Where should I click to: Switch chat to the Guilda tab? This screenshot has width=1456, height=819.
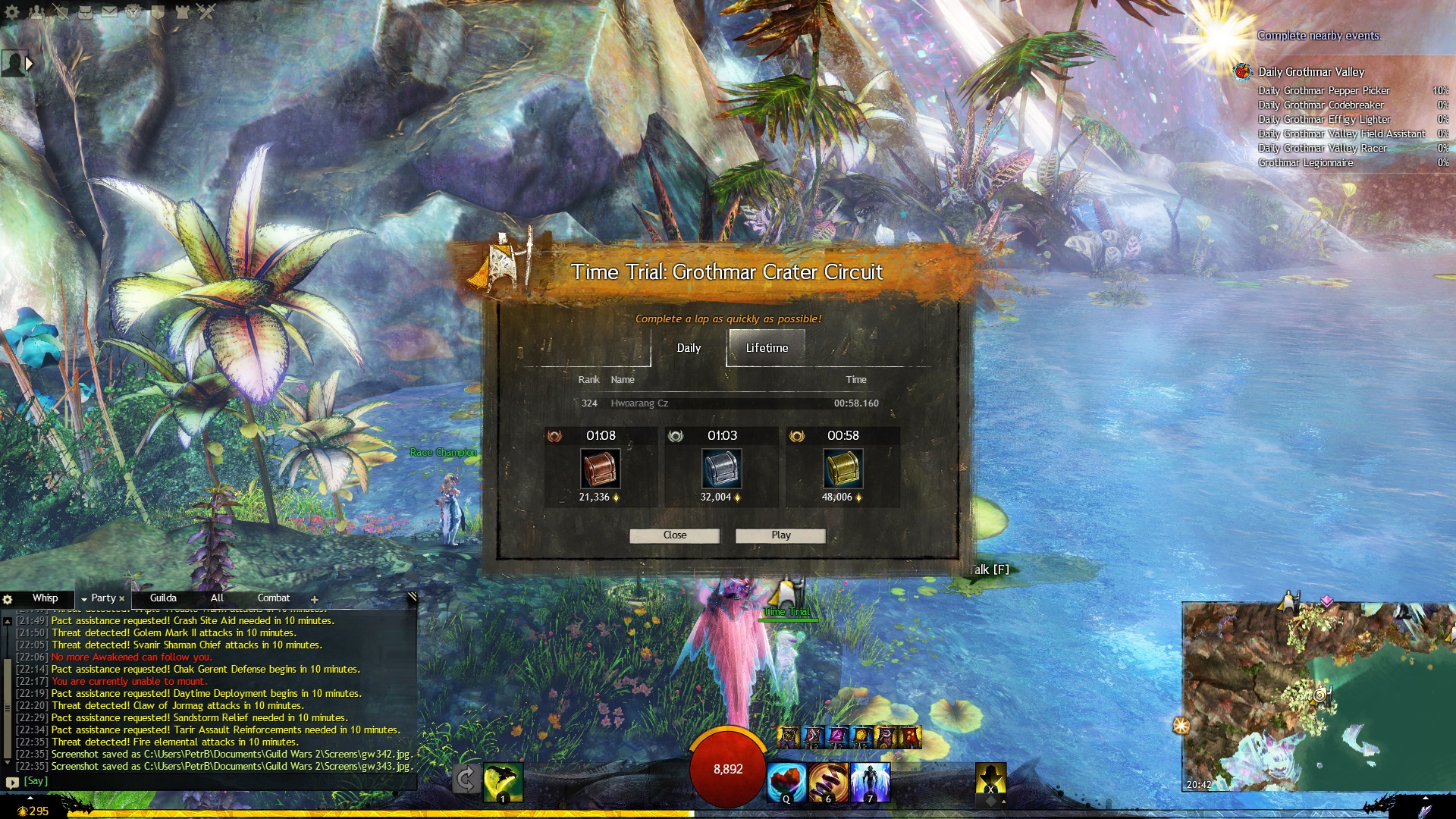(163, 598)
